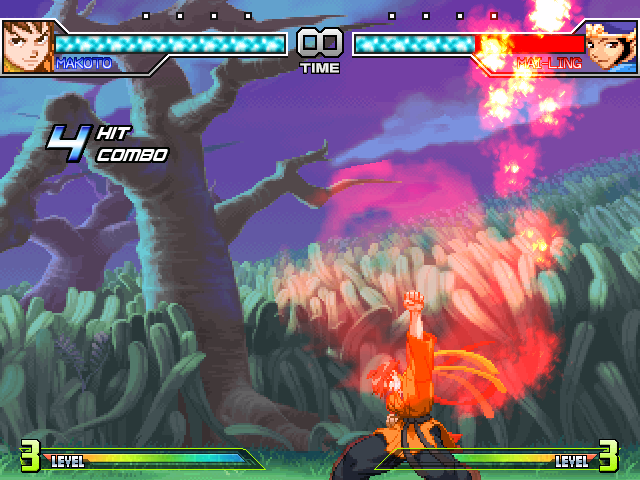Click Makoto's character portrait
The width and height of the screenshot is (640, 480).
click(26, 47)
